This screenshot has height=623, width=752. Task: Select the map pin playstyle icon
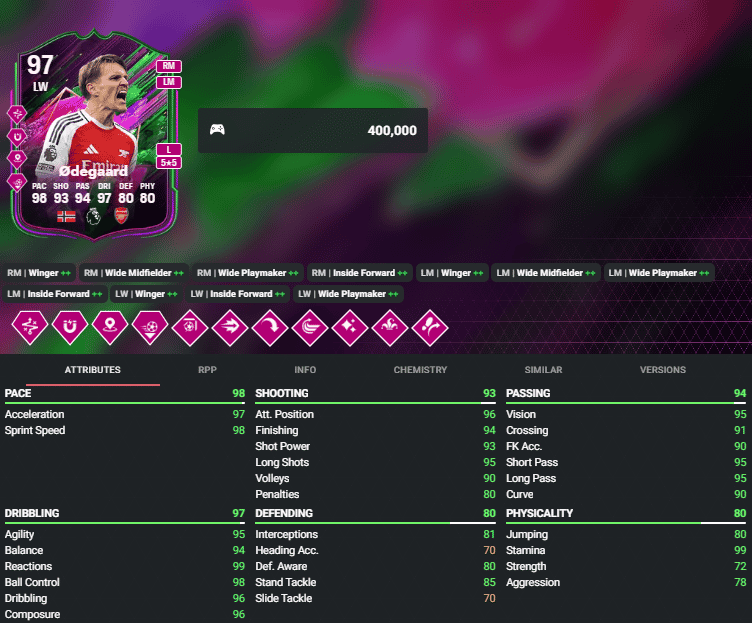(x=107, y=326)
